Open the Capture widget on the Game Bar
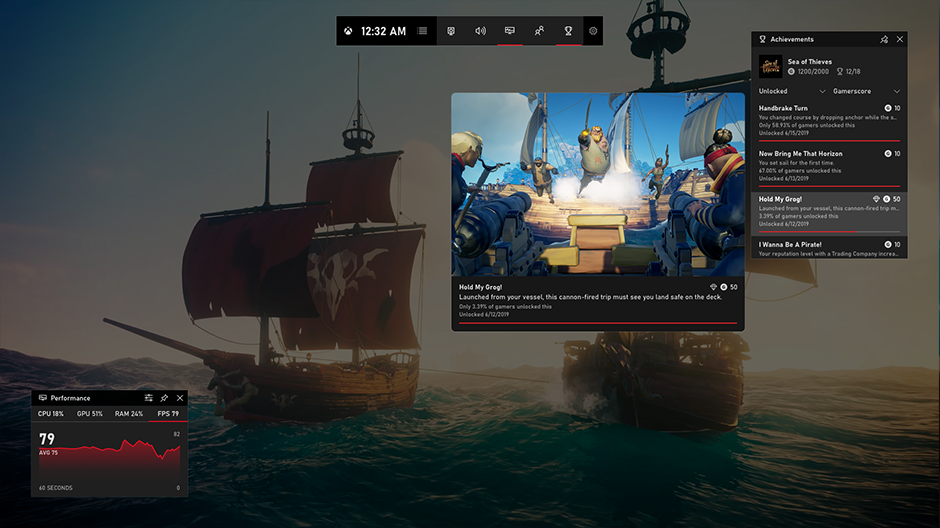940x528 pixels. (x=451, y=31)
